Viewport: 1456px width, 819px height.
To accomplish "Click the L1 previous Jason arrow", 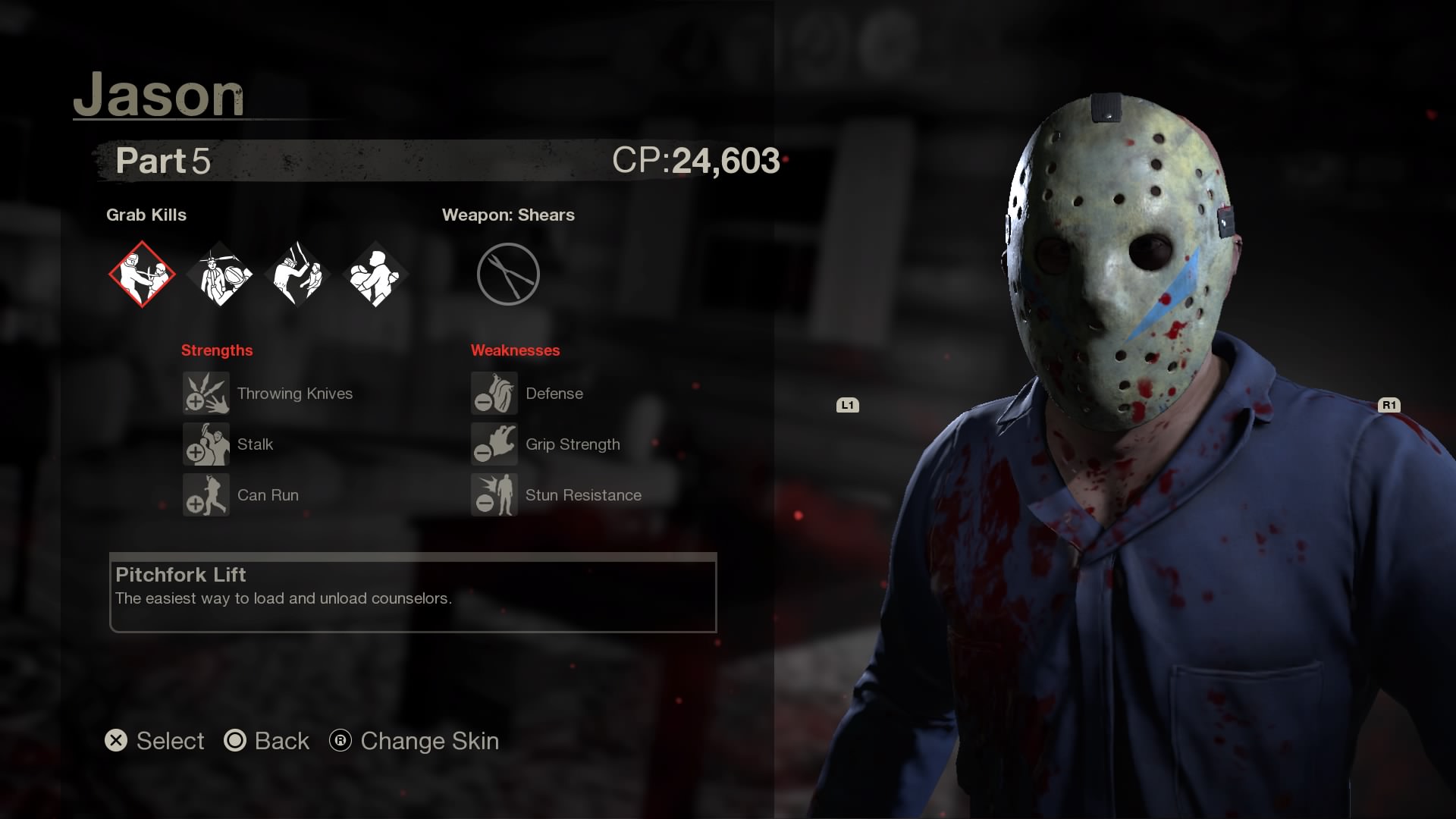I will tap(848, 405).
